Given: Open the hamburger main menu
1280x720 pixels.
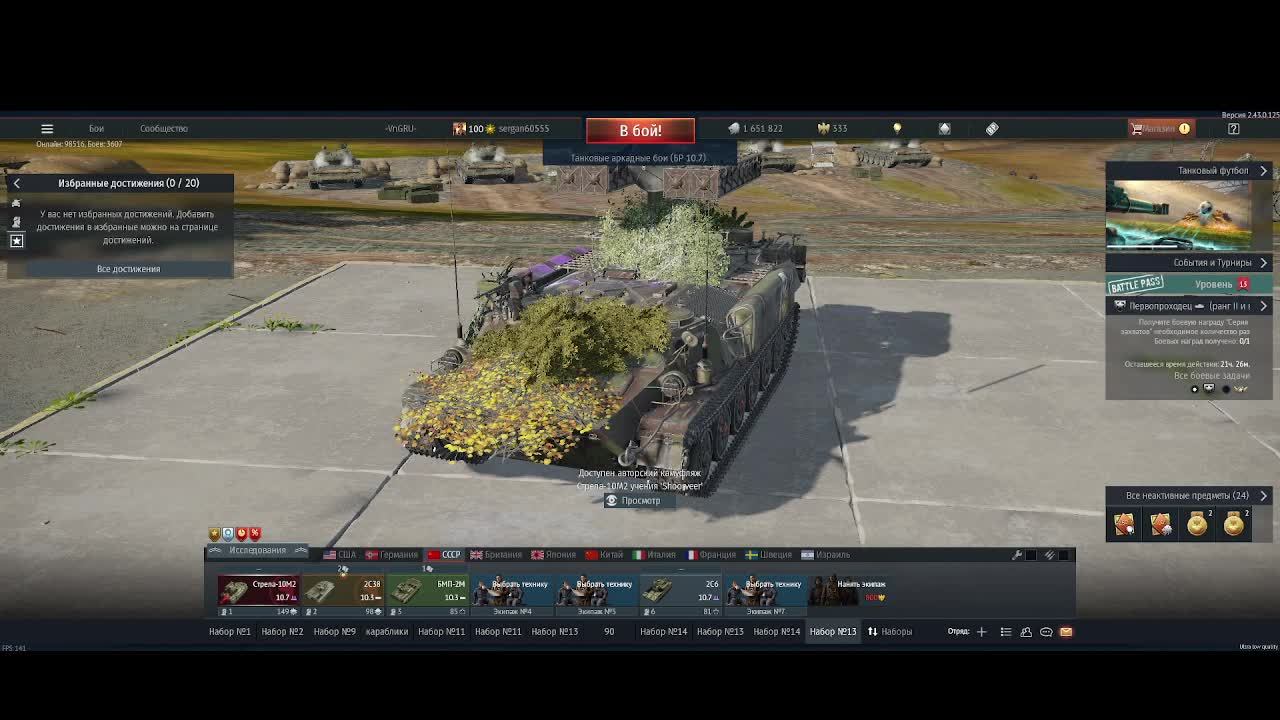Looking at the screenshot, I should tap(47, 129).
